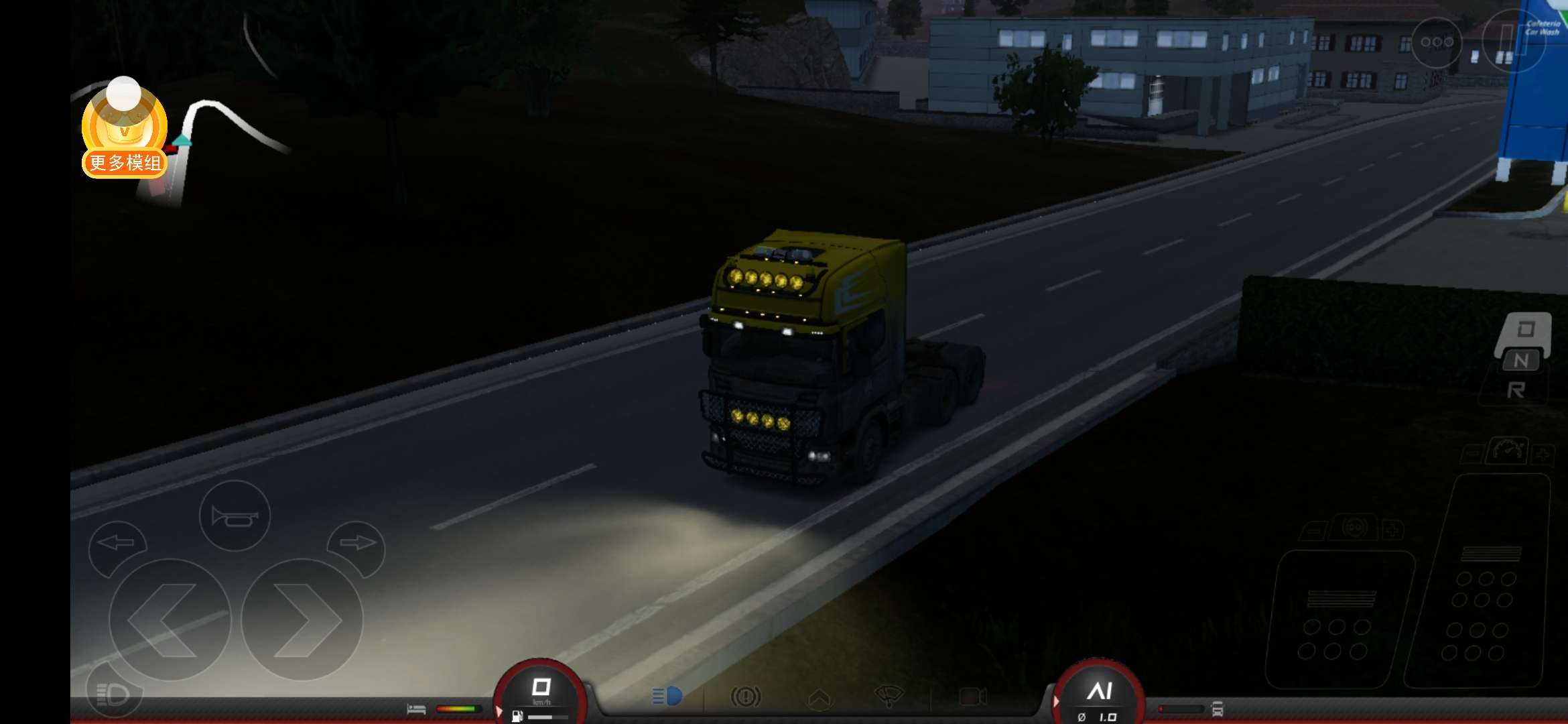Image resolution: width=1568 pixels, height=724 pixels.
Task: Tap the AI gear indicator dial
Action: click(1099, 694)
